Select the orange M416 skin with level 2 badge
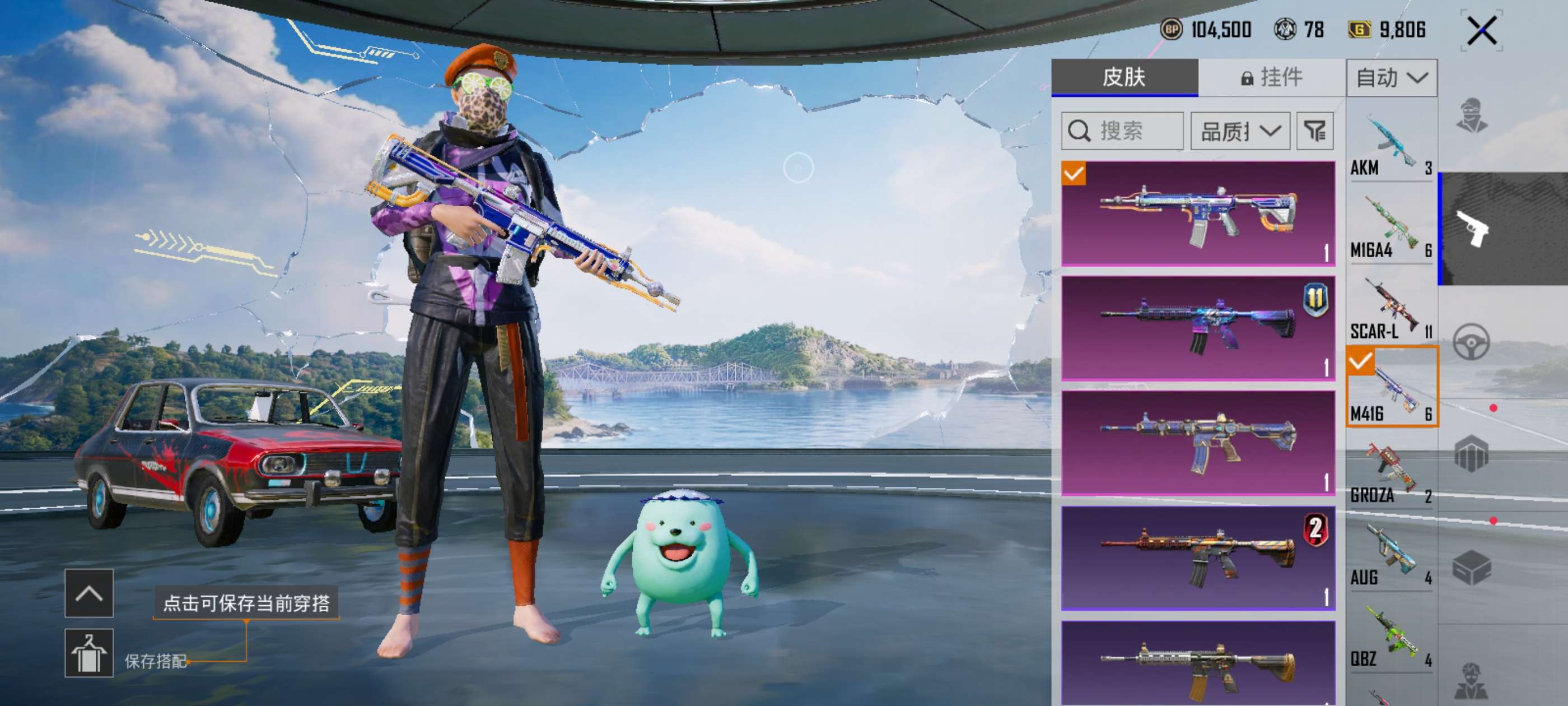Viewport: 1568px width, 706px height. [x=1198, y=558]
